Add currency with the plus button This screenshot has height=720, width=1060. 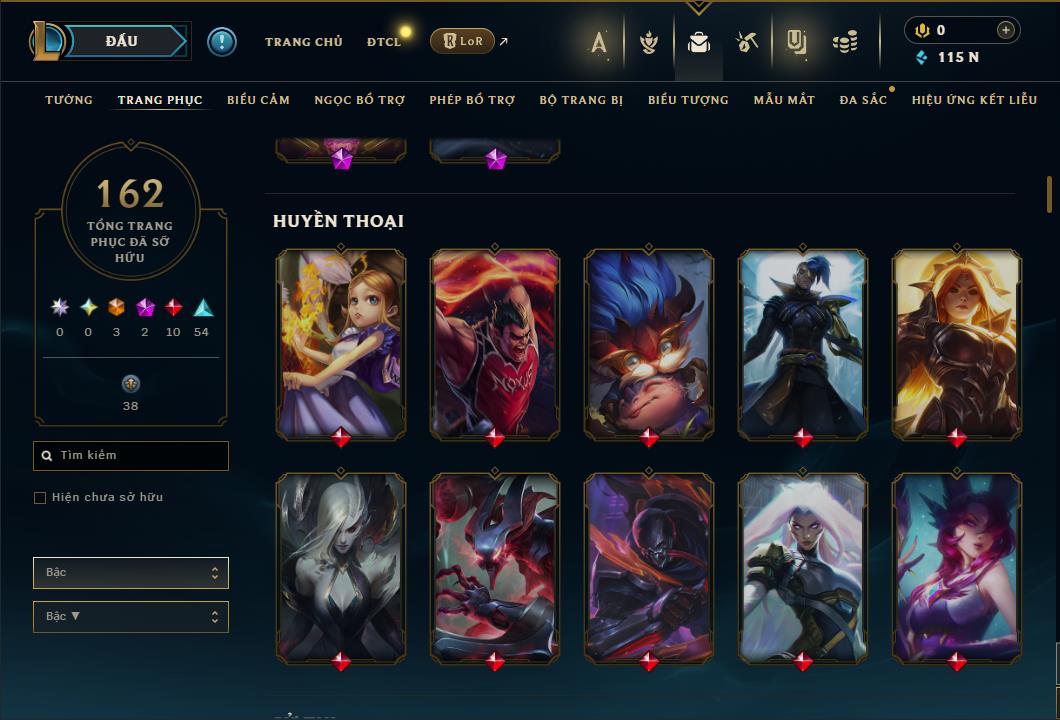click(x=1005, y=30)
